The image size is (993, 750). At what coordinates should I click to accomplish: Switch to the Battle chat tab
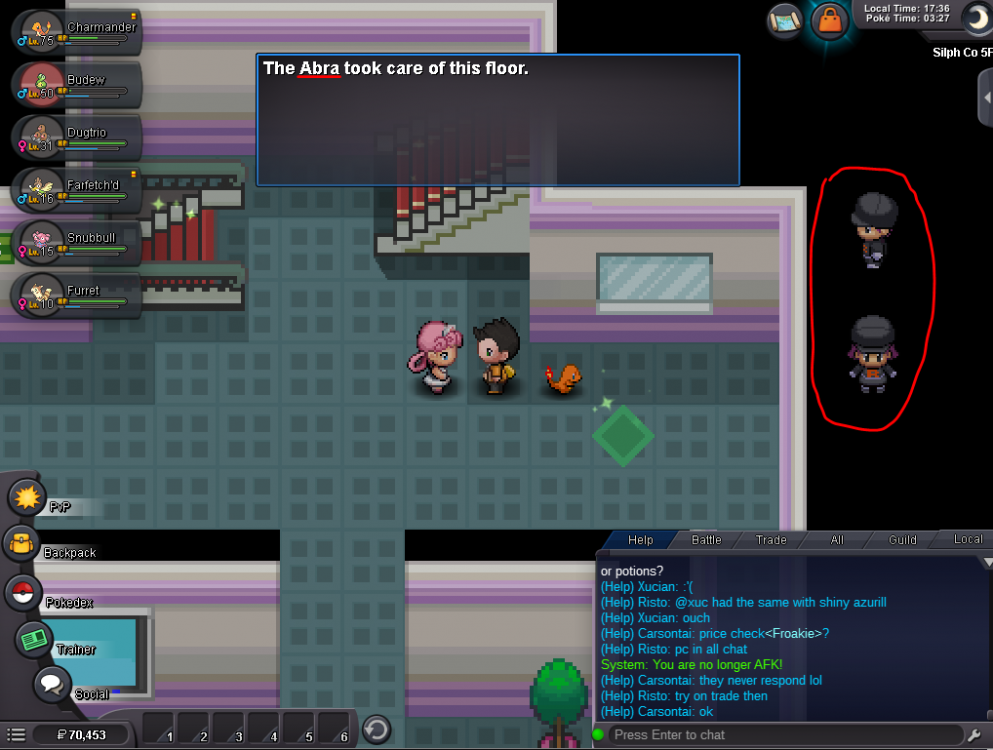click(x=706, y=540)
